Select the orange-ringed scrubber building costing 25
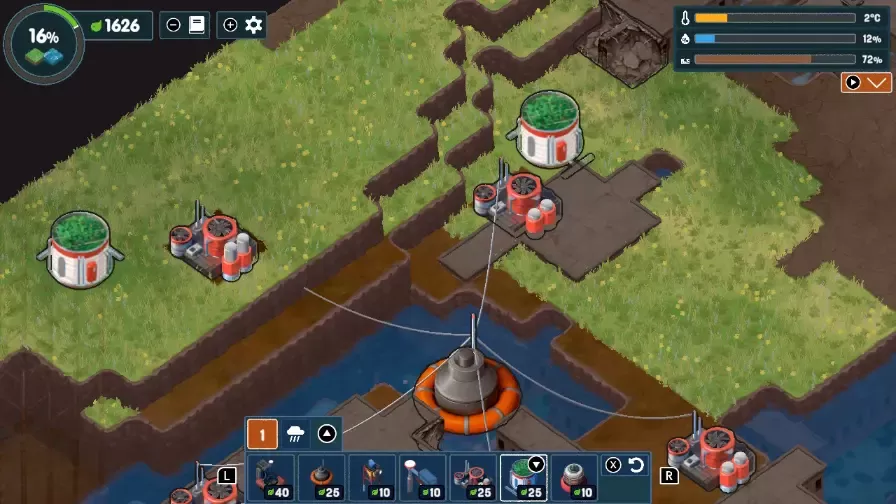Screen dimensions: 896x504 (321, 477)
